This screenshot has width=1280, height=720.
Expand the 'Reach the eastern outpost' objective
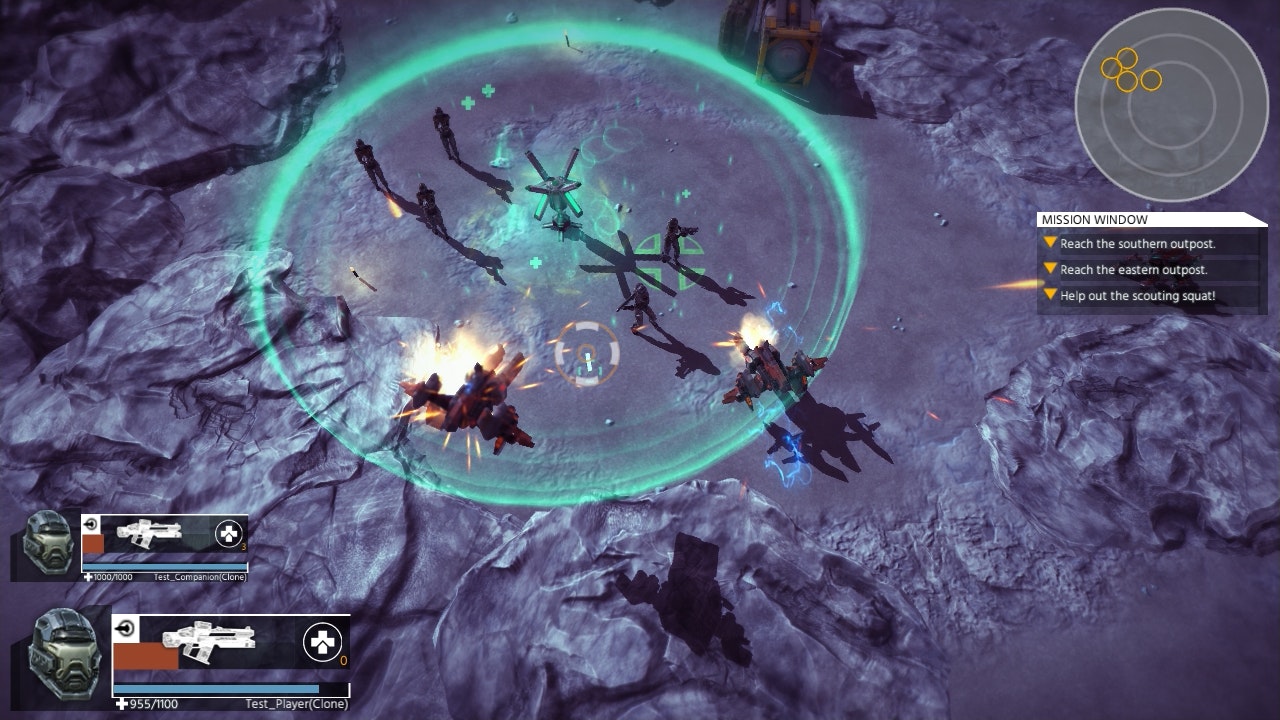[1048, 270]
